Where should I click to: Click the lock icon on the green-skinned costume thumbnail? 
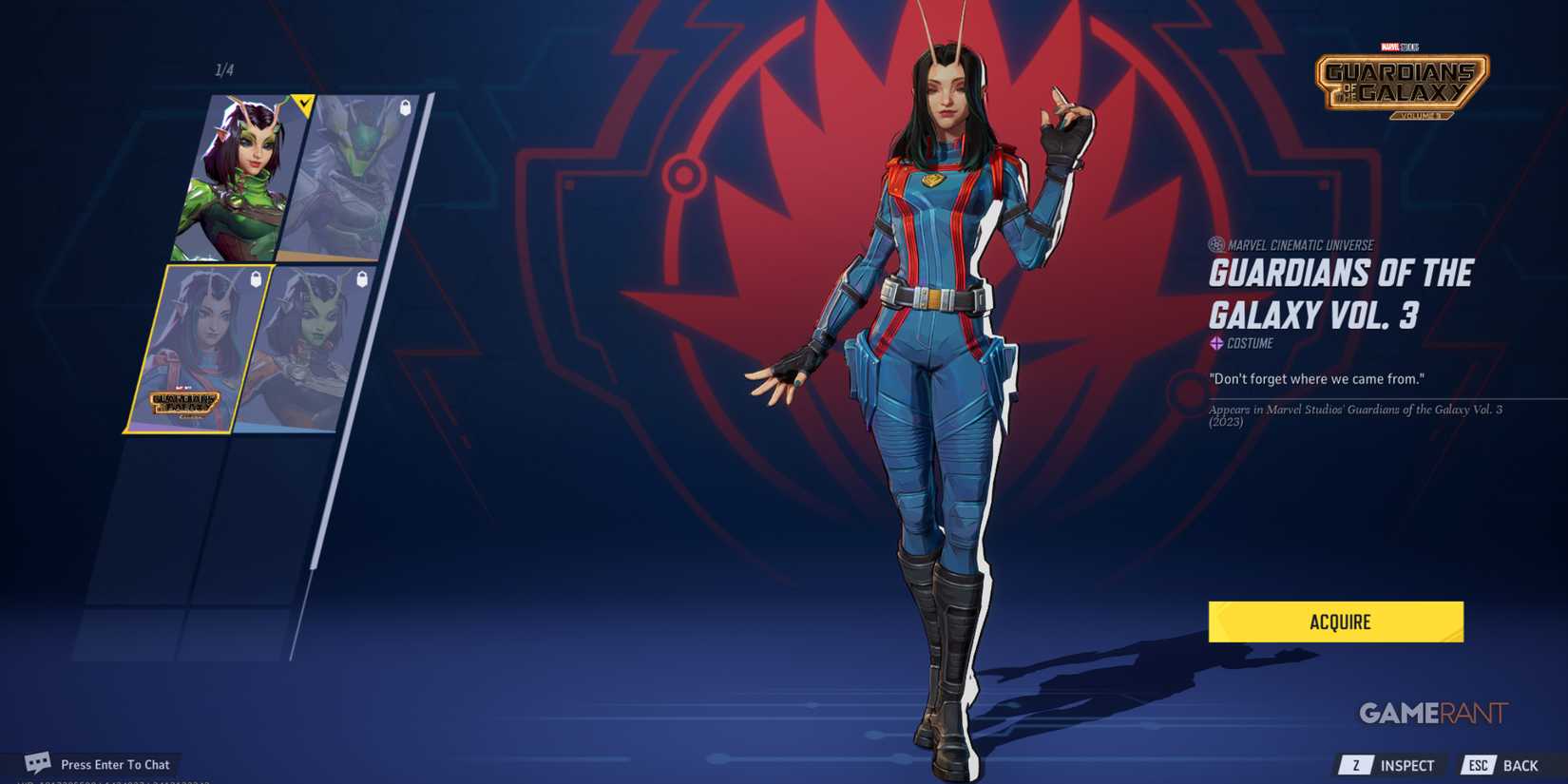click(x=362, y=277)
